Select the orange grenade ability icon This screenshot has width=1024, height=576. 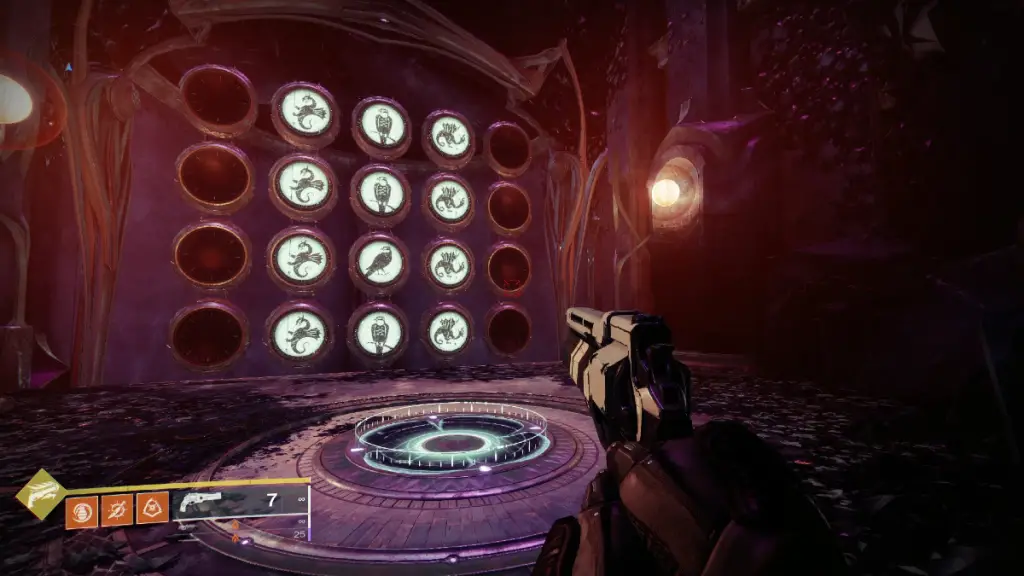[x=82, y=511]
